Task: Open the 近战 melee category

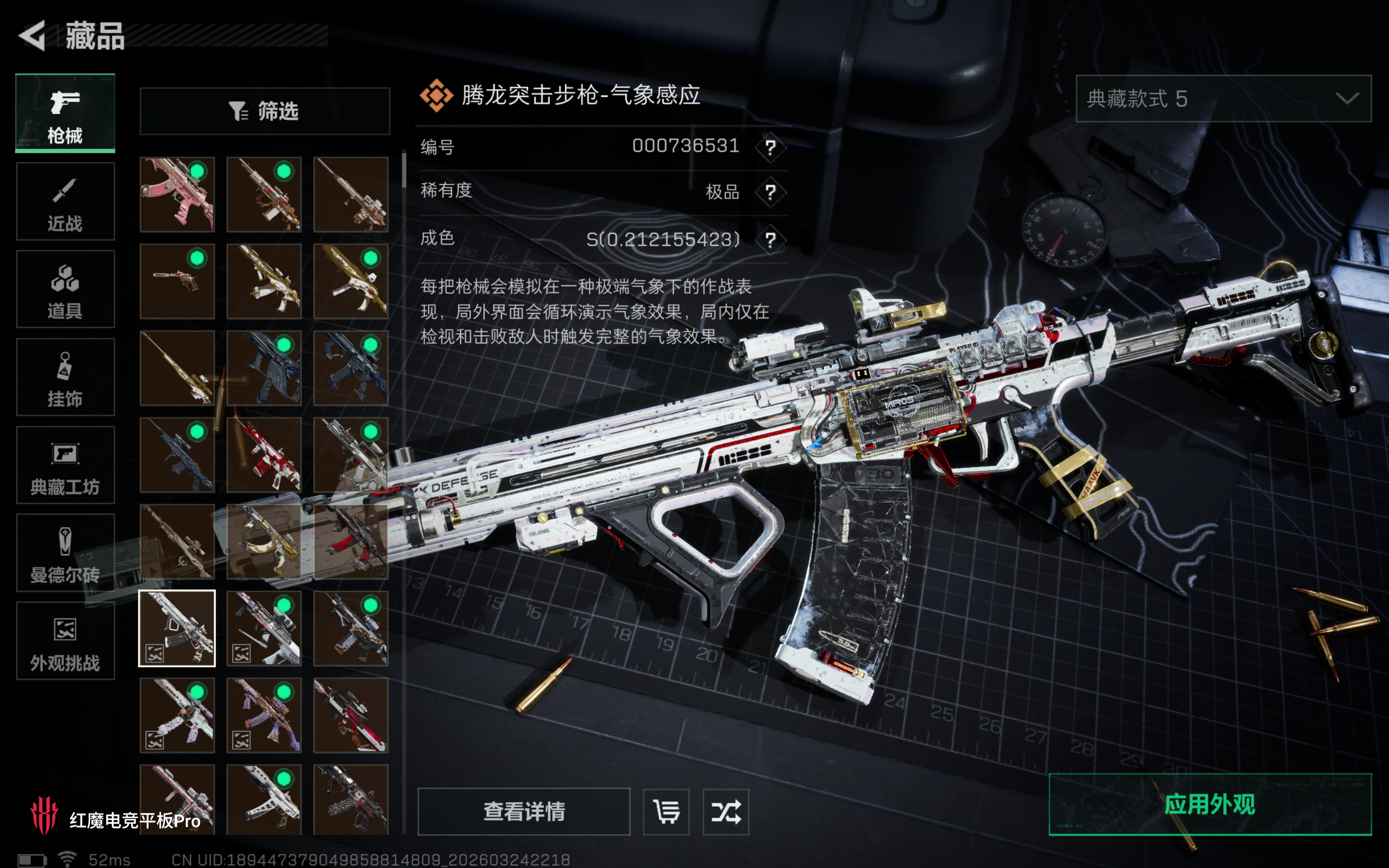Action: (65, 202)
